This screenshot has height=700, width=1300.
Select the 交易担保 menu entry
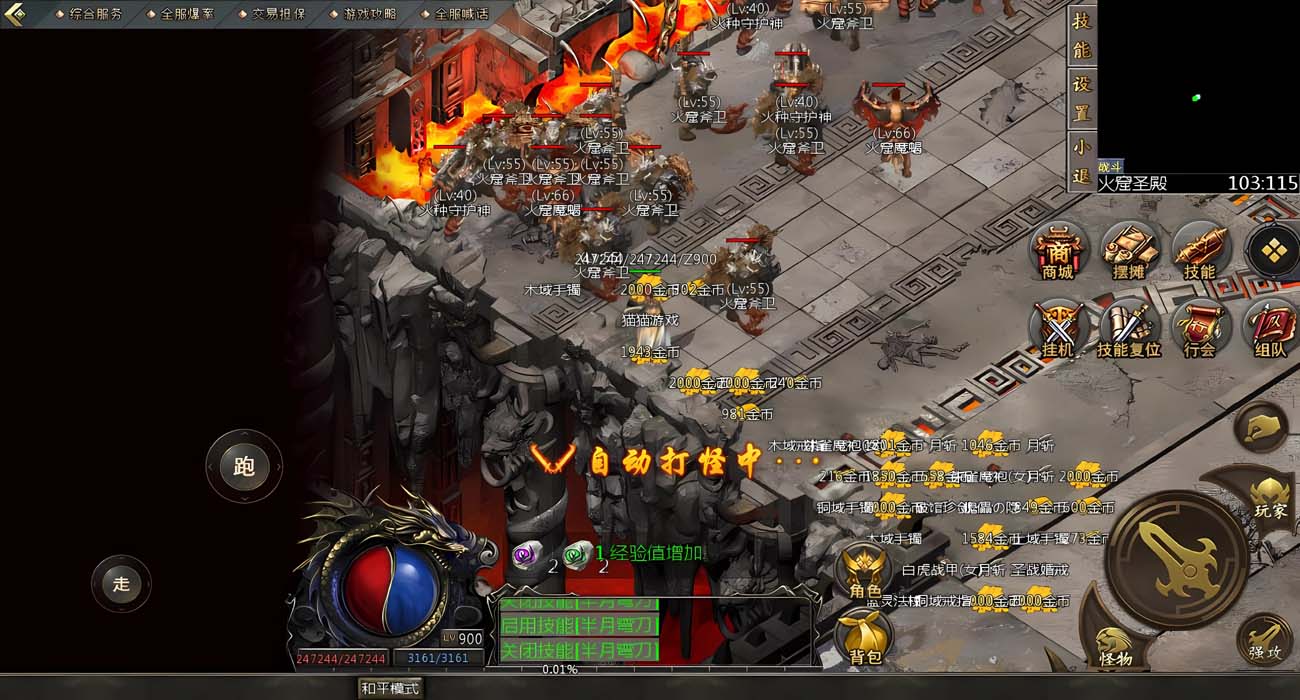pos(277,14)
